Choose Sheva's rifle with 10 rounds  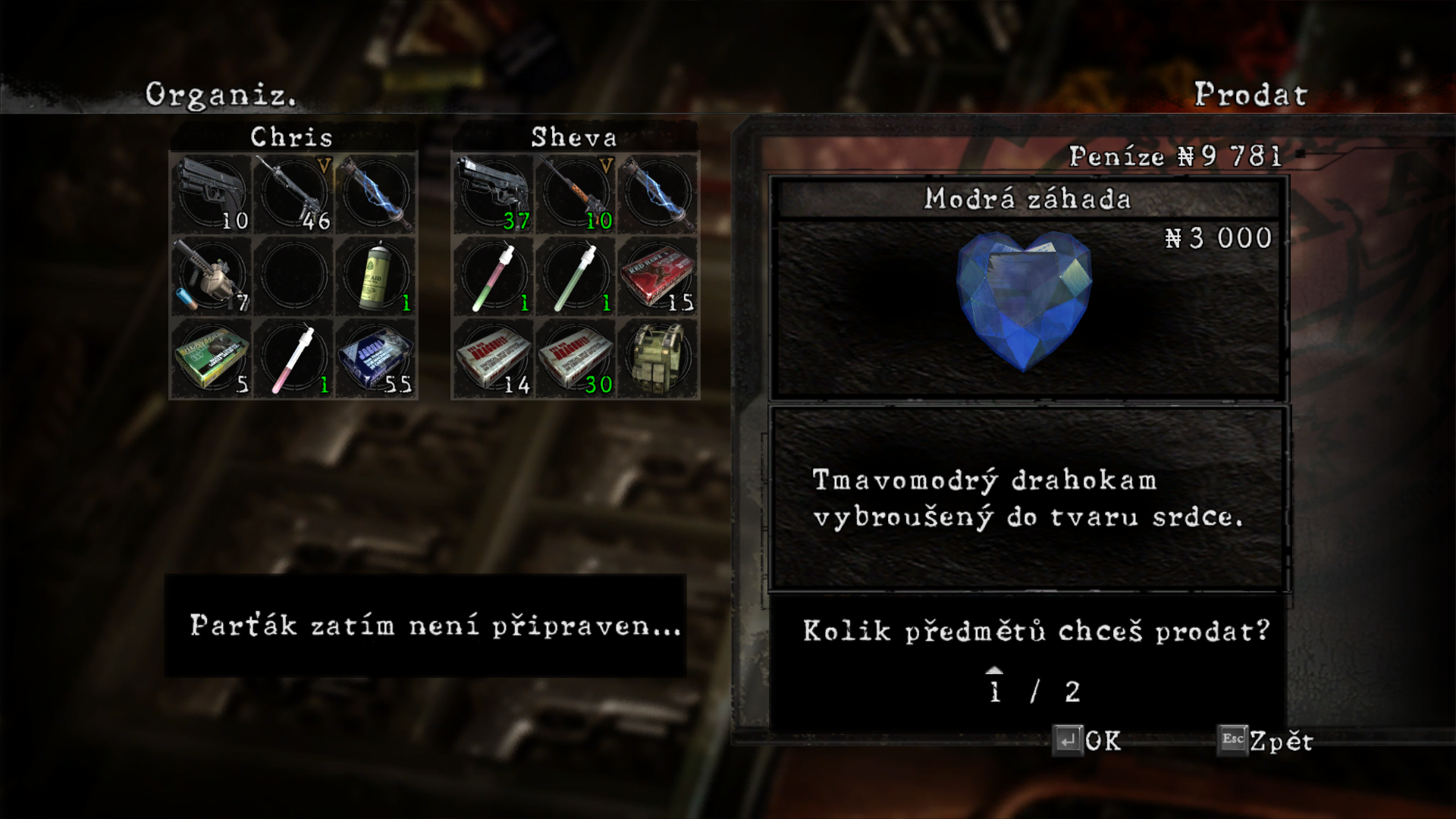tap(576, 193)
